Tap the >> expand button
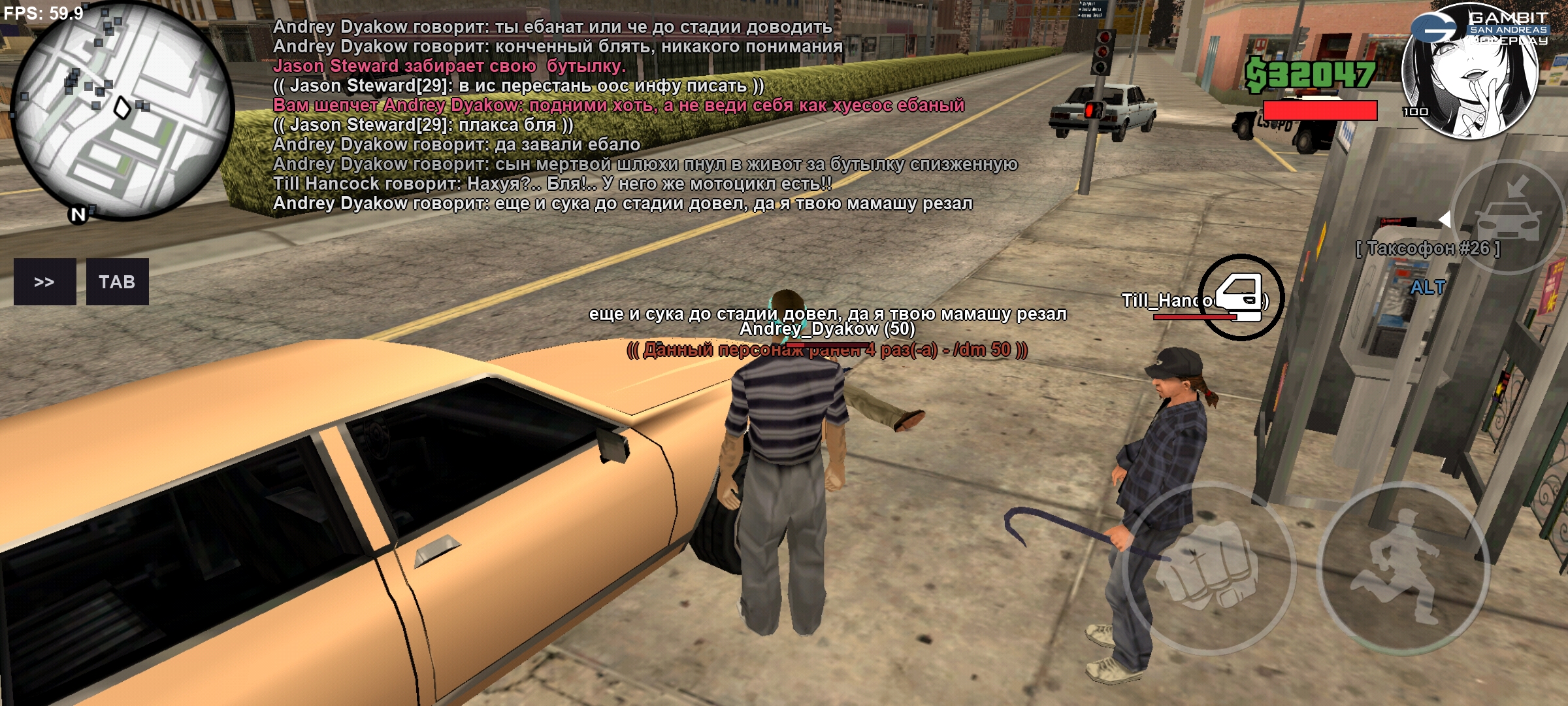This screenshot has height=706, width=1568. coord(44,282)
